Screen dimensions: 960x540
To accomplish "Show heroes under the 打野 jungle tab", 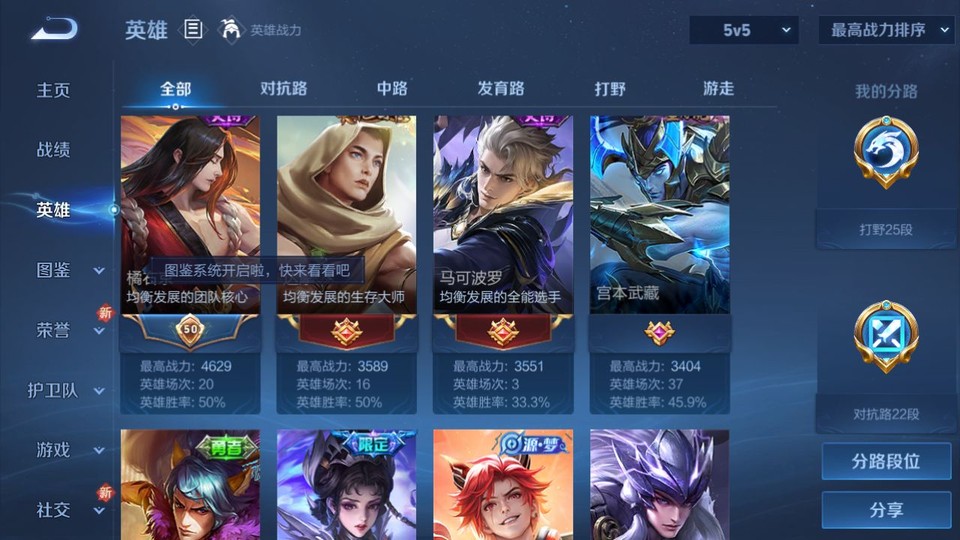I will click(x=610, y=88).
